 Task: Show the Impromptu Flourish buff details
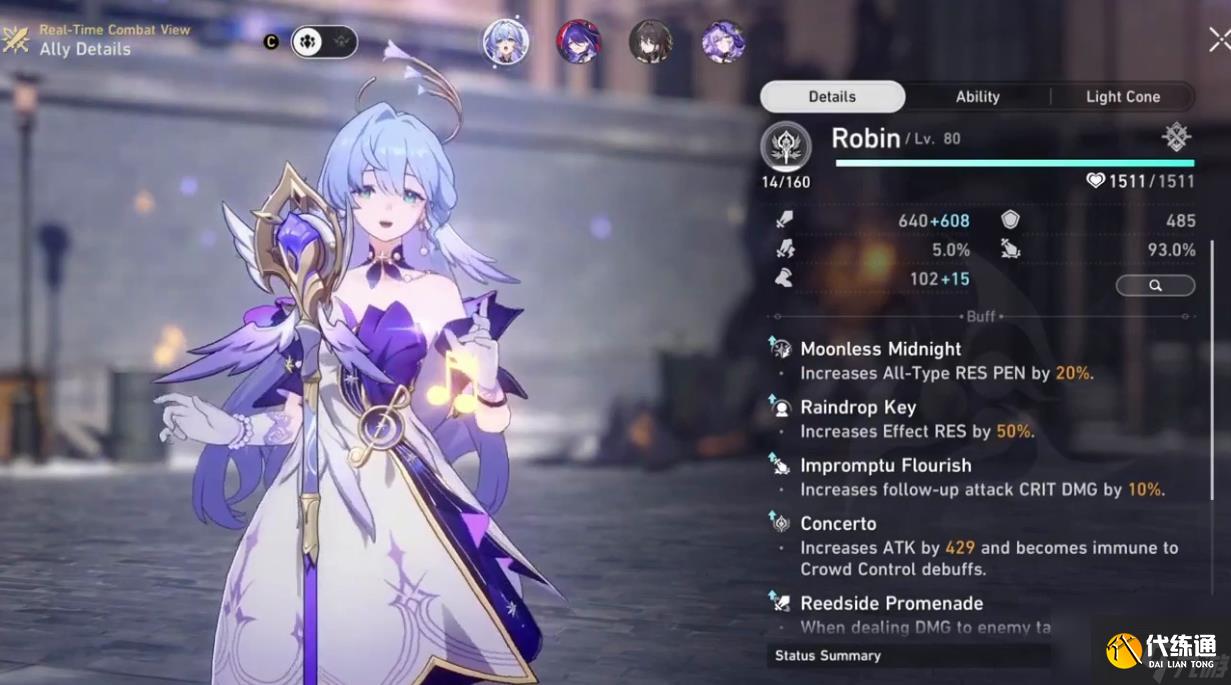point(885,465)
